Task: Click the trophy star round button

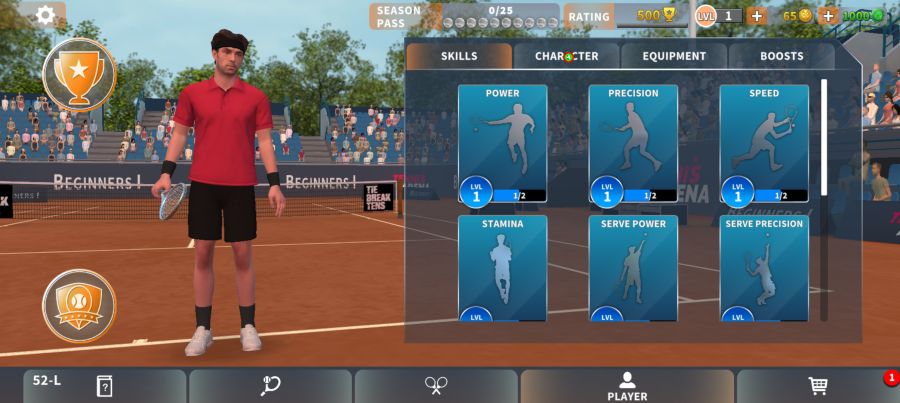Action: tap(79, 73)
